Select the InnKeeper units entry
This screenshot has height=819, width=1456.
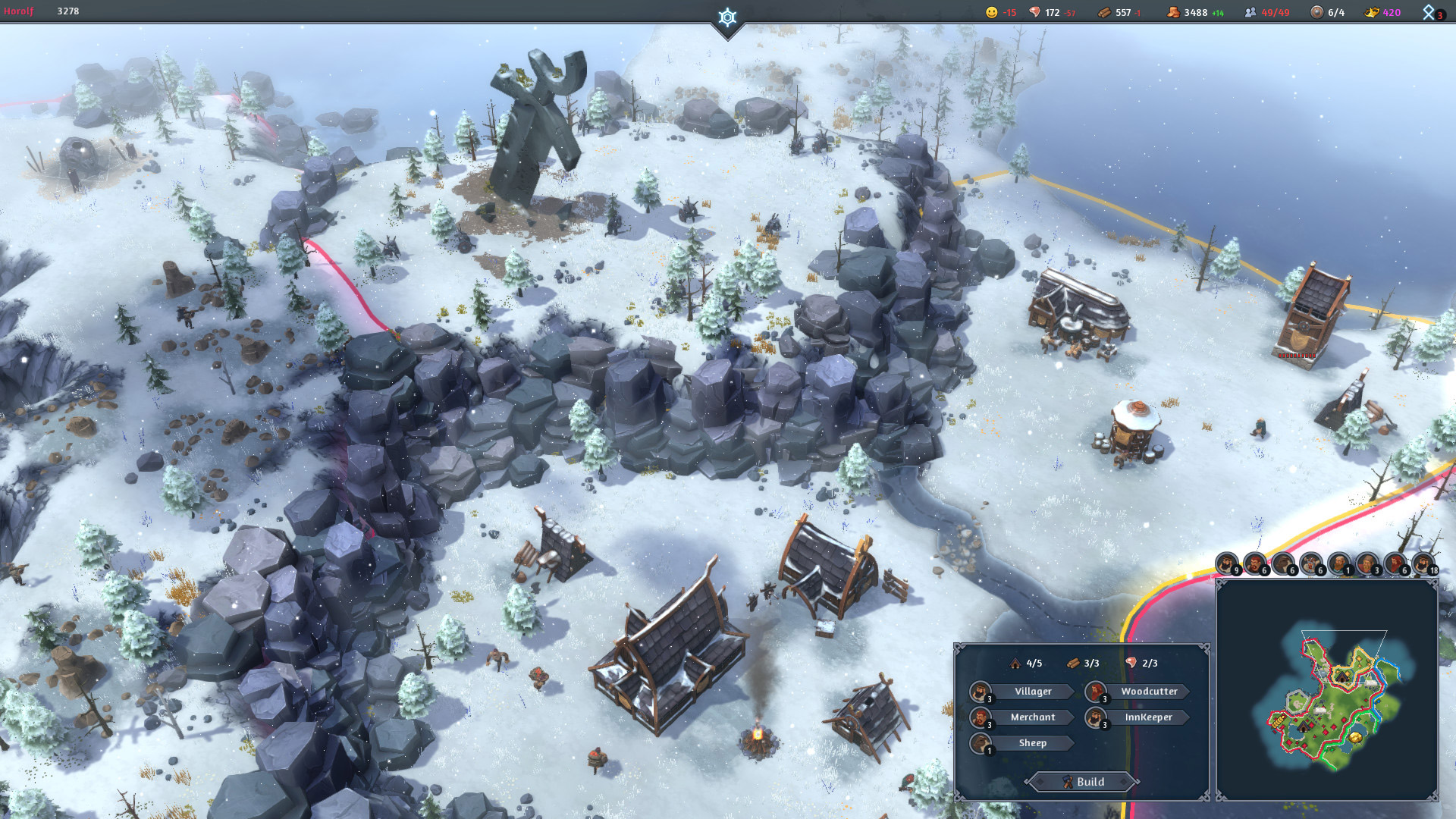pos(1148,717)
